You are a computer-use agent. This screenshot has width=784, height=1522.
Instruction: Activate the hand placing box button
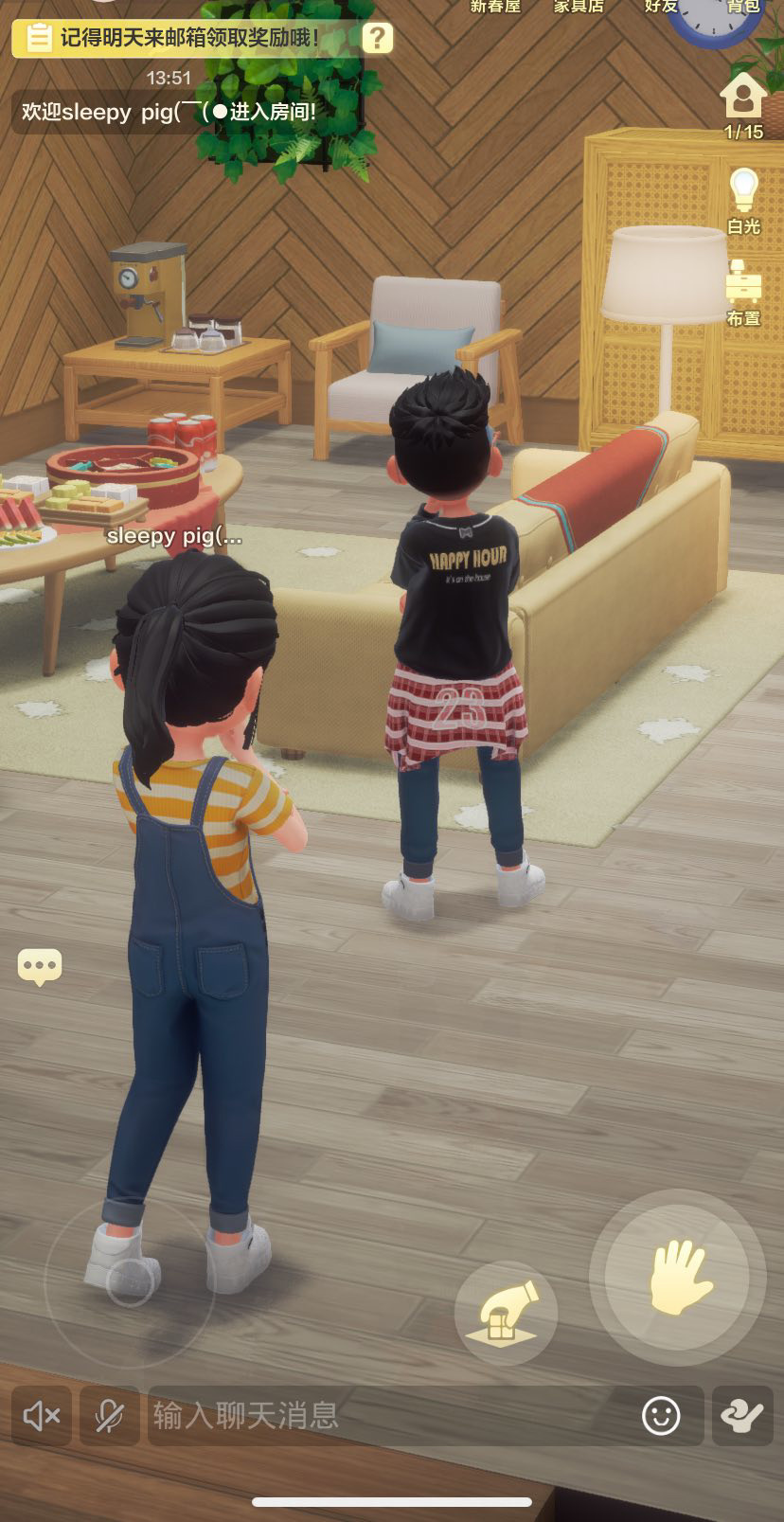506,1313
